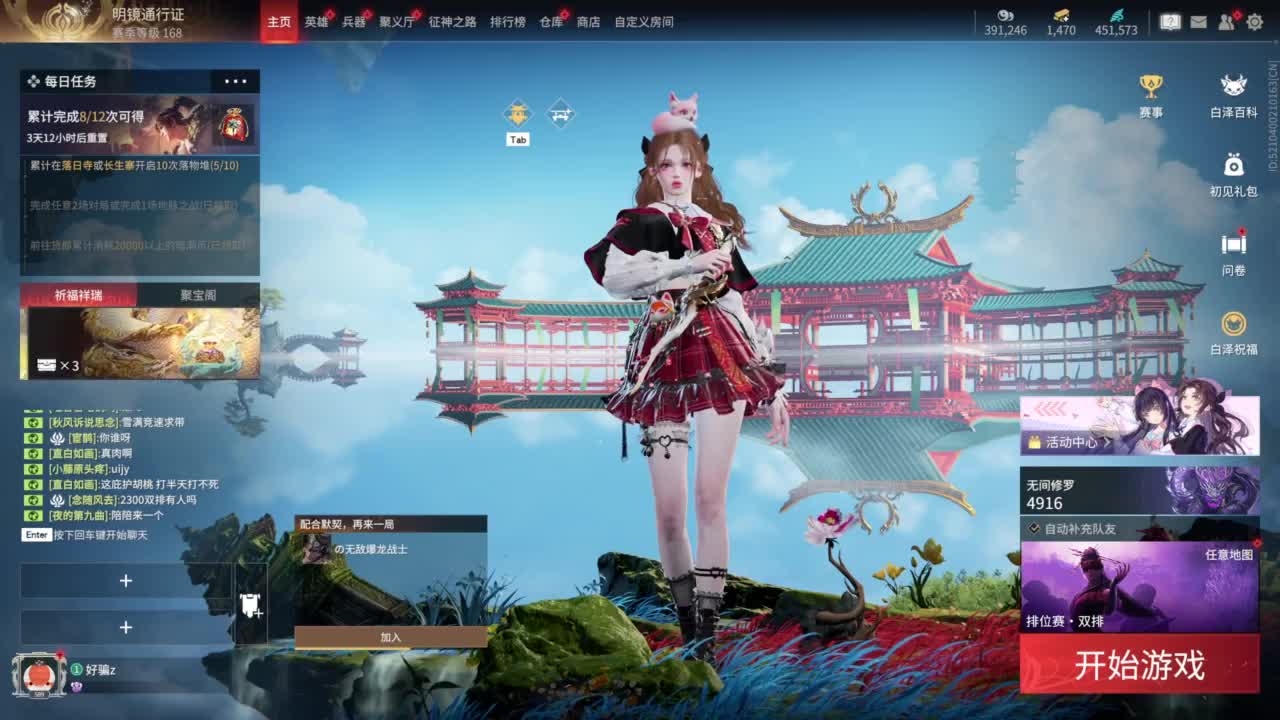Click the 白泽祝福 blessing icon
This screenshot has height=720, width=1280.
pos(1232,322)
